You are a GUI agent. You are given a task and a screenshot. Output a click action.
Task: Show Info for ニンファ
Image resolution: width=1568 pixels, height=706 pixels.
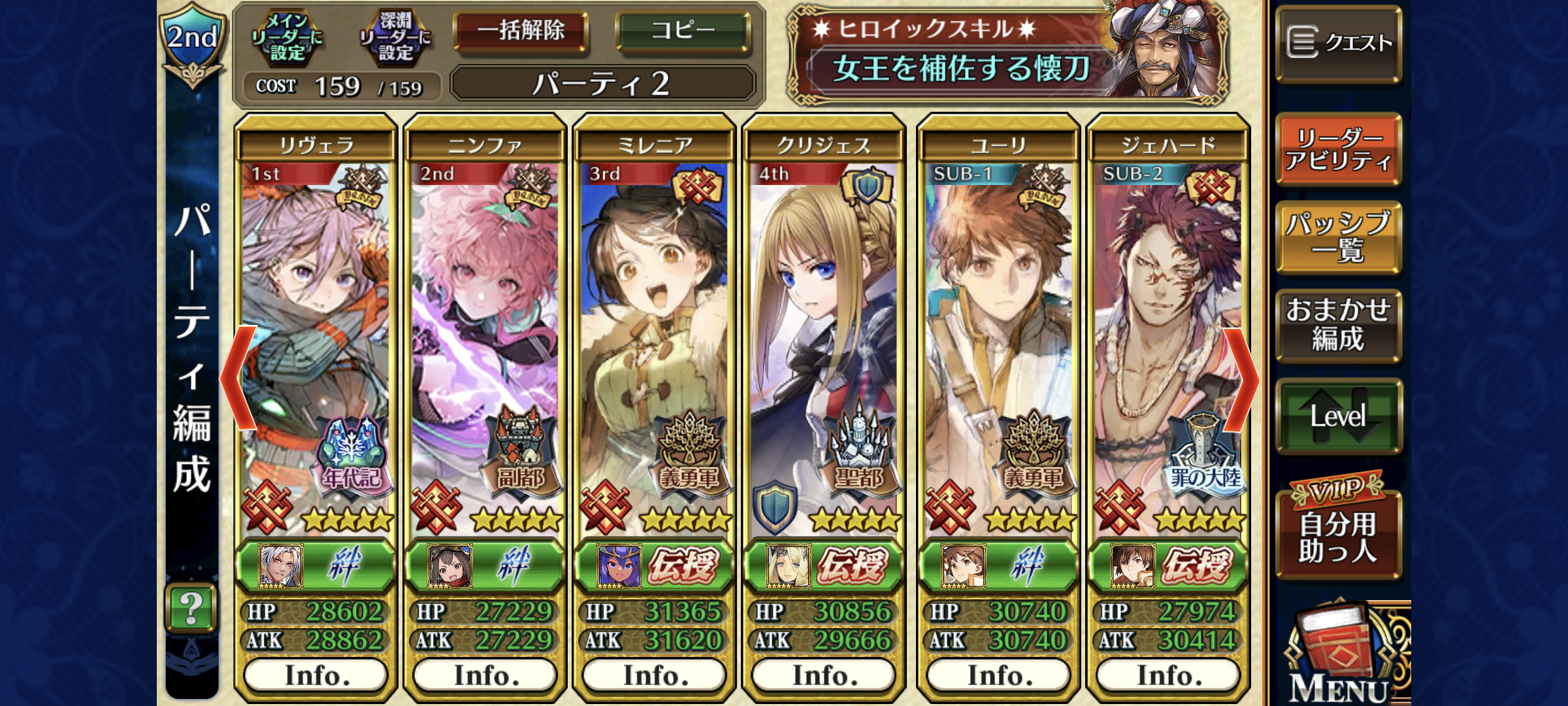[485, 675]
